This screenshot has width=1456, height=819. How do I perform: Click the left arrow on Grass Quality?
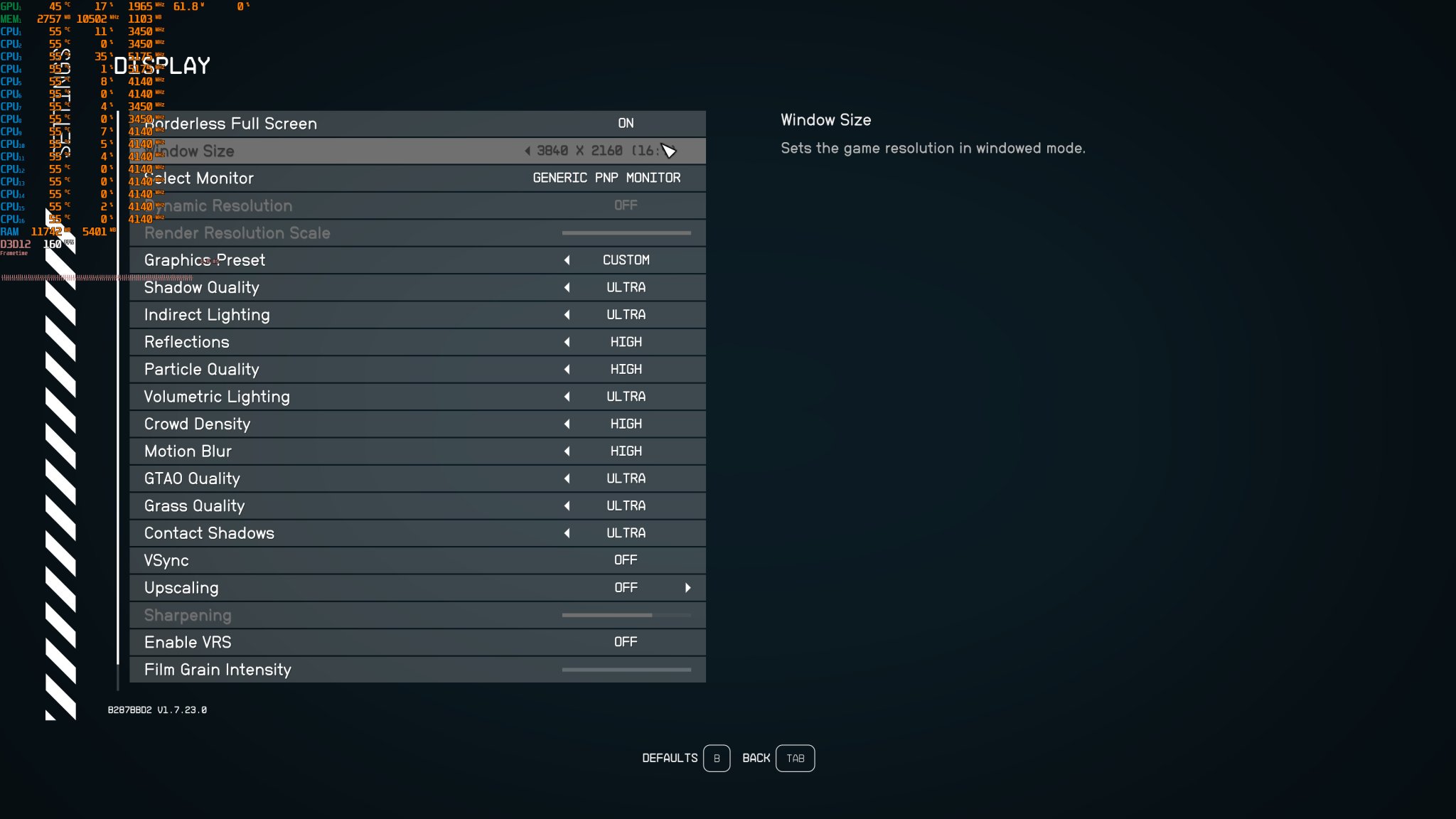tap(567, 505)
